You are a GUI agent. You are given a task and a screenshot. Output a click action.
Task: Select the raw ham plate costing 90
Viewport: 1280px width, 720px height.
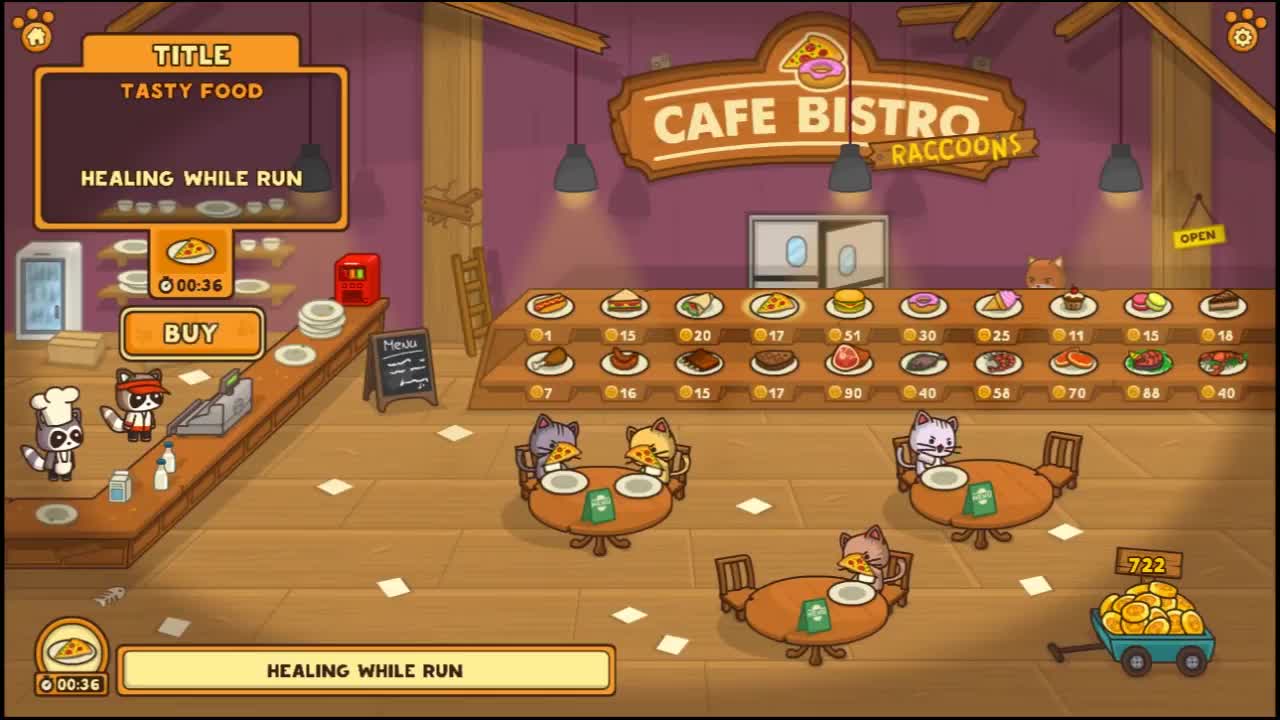coord(848,361)
